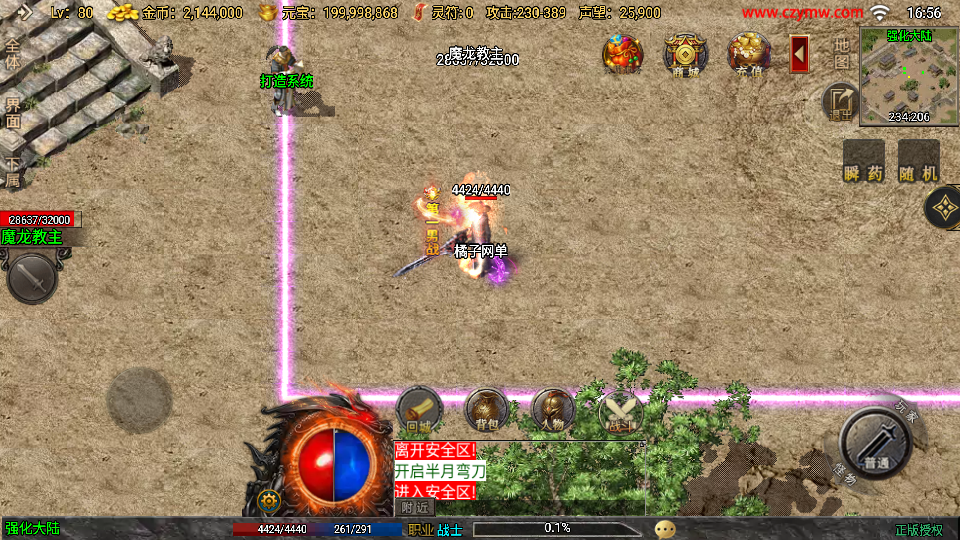
Task: Tap the four-point star button
Action: 943,208
